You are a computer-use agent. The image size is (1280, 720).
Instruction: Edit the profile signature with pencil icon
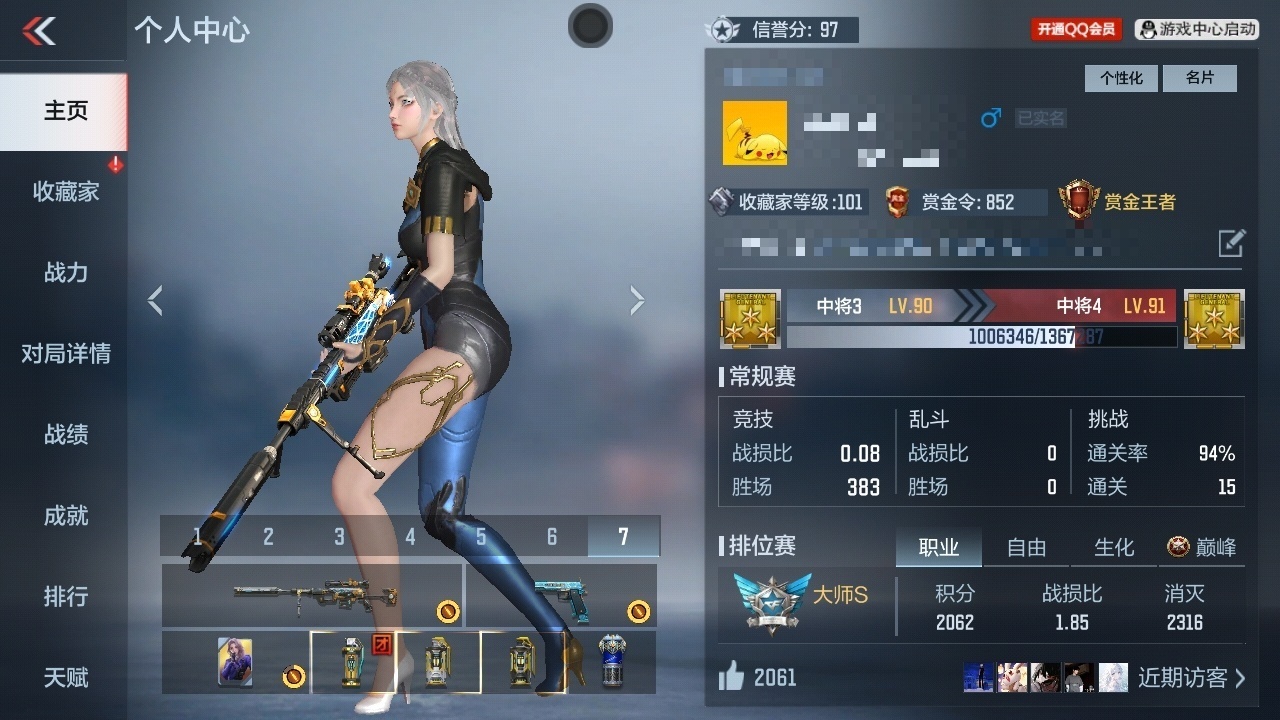coord(1231,243)
